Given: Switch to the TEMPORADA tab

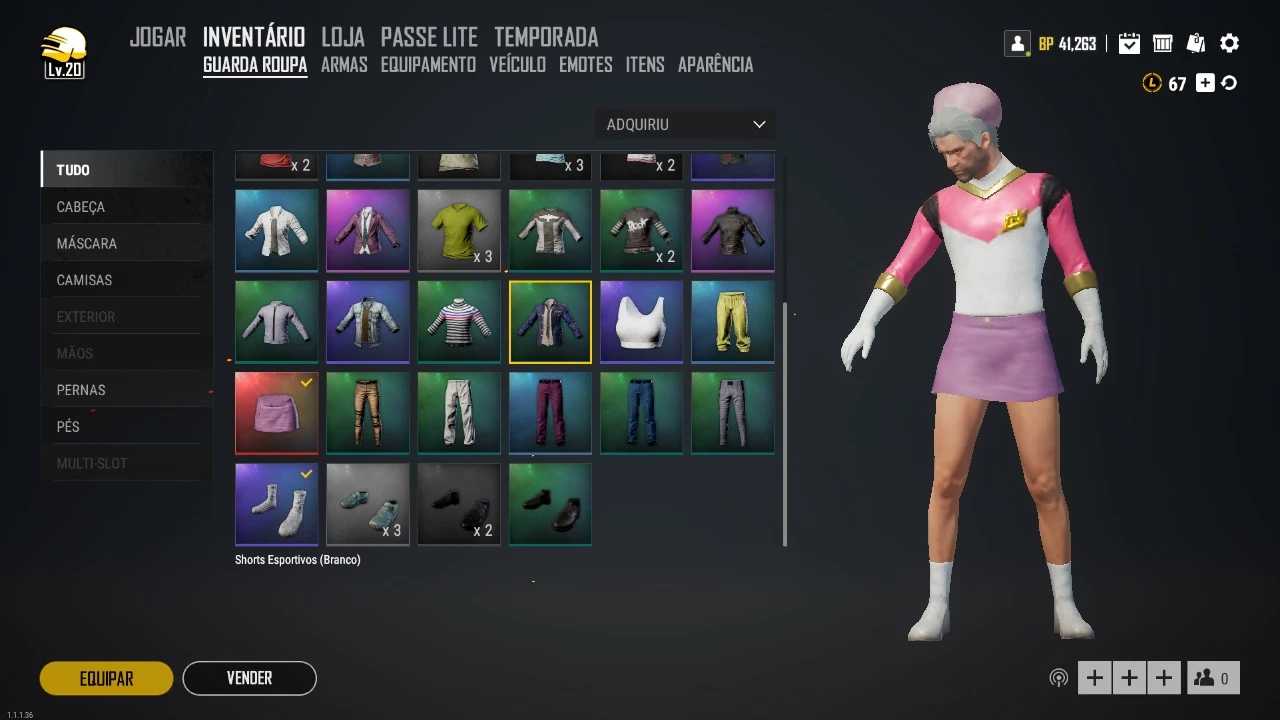Looking at the screenshot, I should 546,38.
